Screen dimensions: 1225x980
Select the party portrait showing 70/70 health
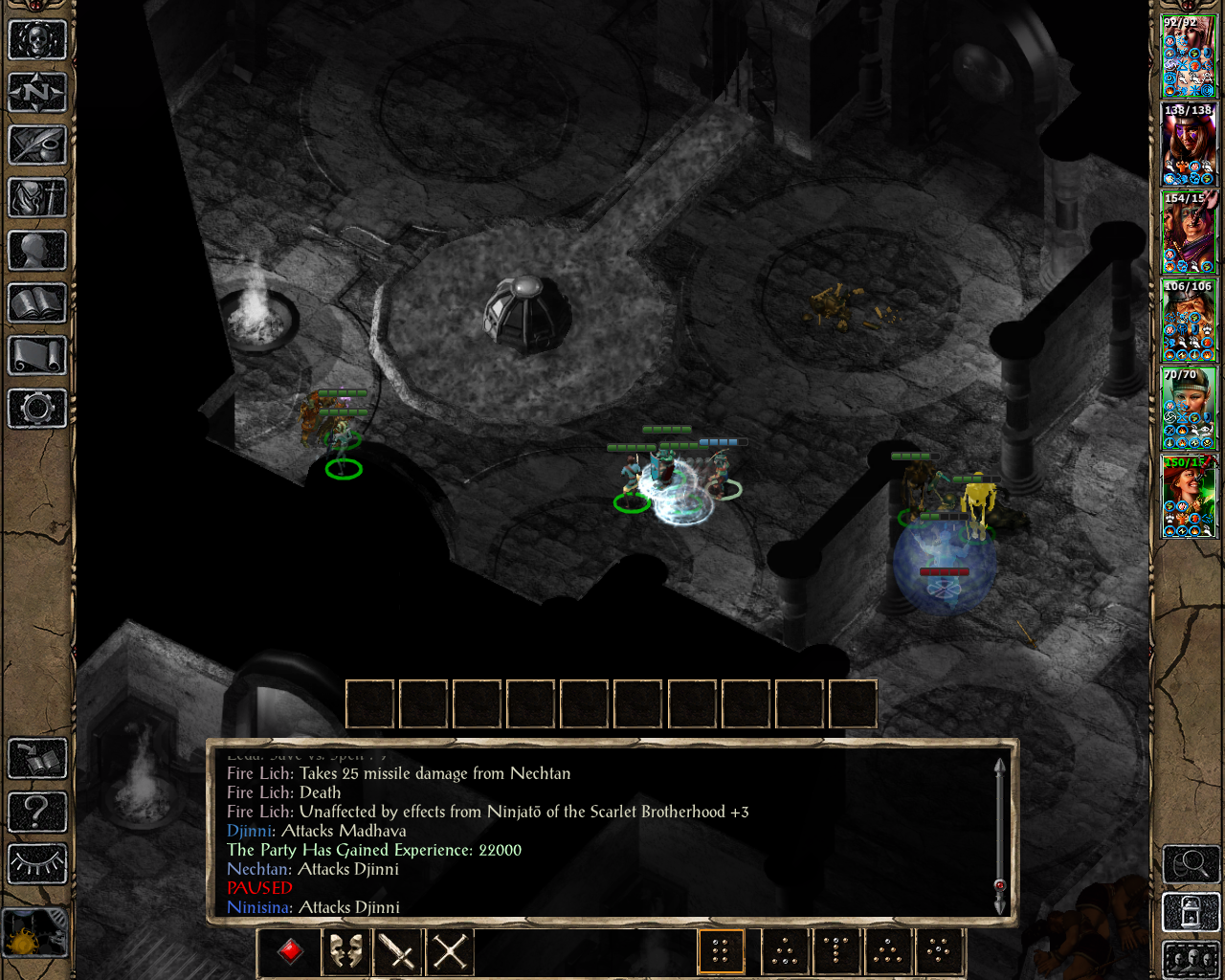(x=1189, y=409)
